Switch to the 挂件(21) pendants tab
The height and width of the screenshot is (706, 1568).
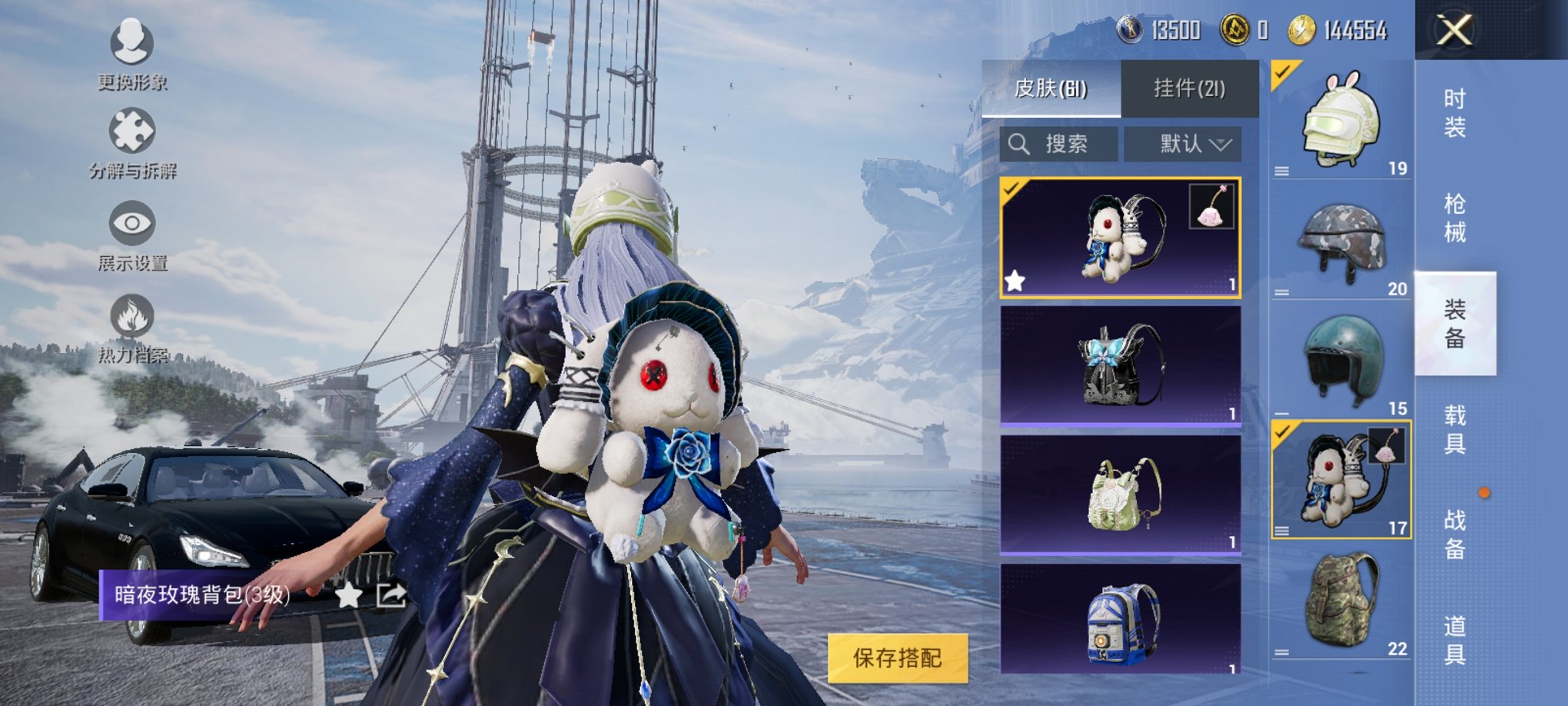click(x=1189, y=88)
